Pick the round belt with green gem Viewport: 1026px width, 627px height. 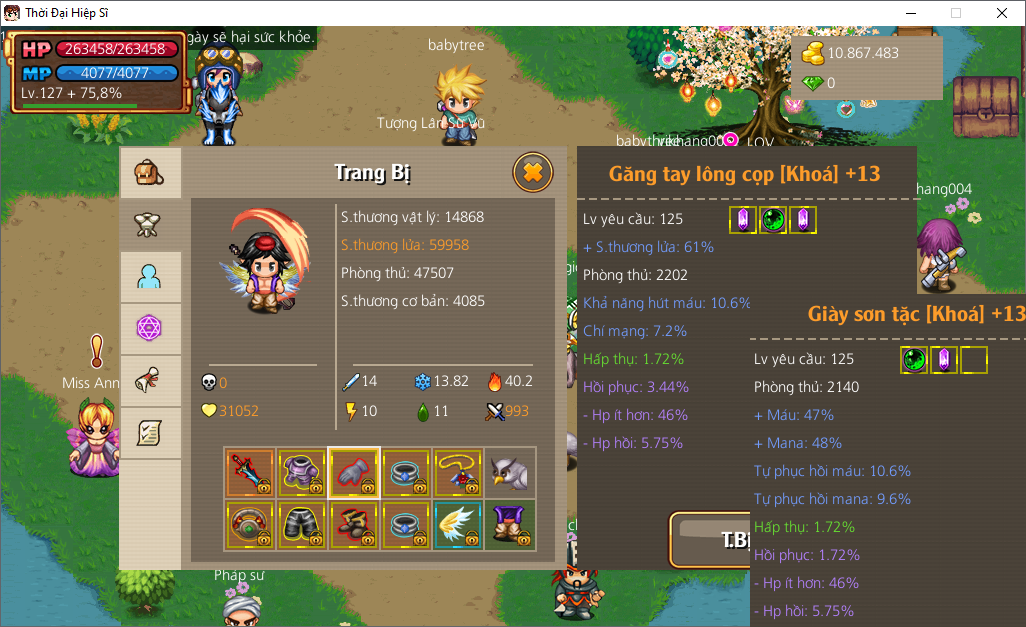point(250,525)
